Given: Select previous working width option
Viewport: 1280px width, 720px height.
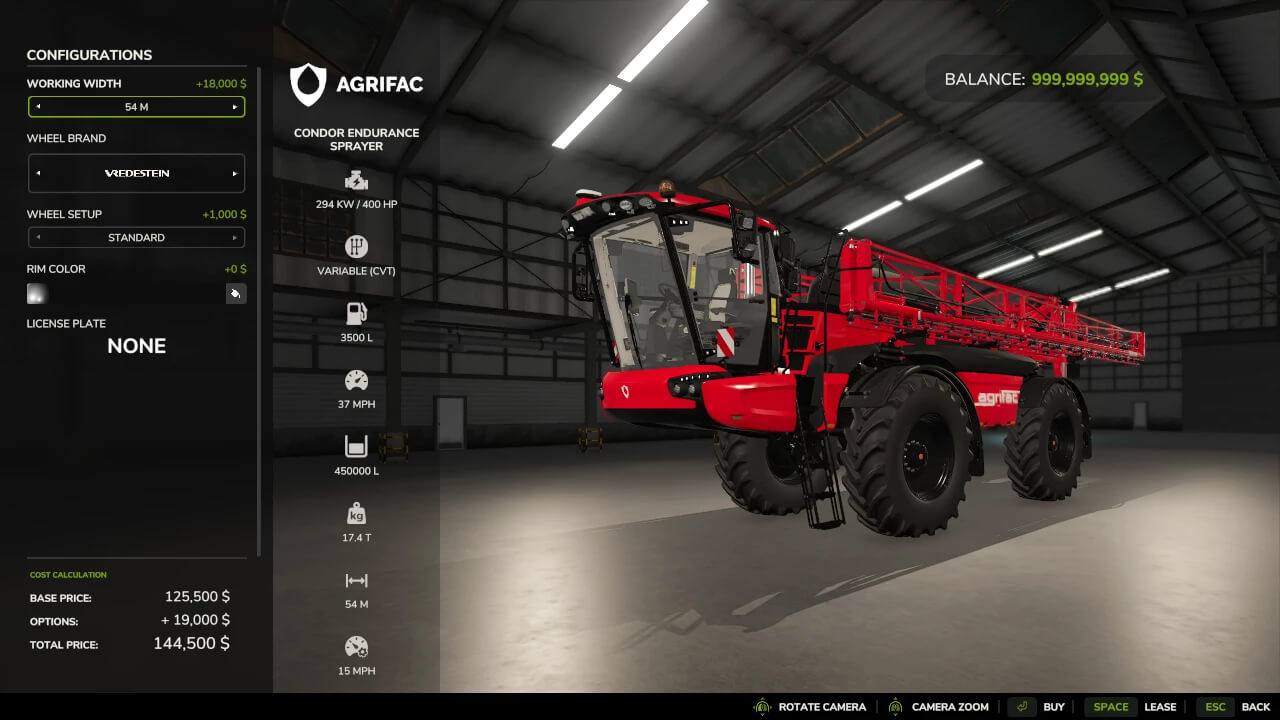Looking at the screenshot, I should click(x=38, y=107).
